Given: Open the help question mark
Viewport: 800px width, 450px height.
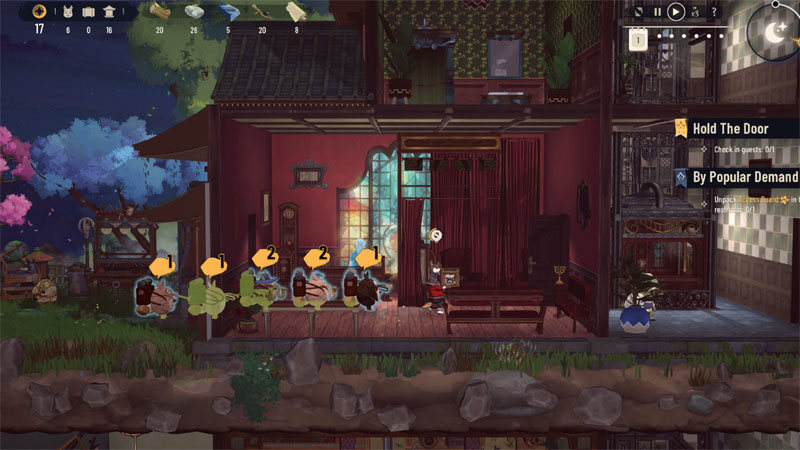Looking at the screenshot, I should 713,12.
